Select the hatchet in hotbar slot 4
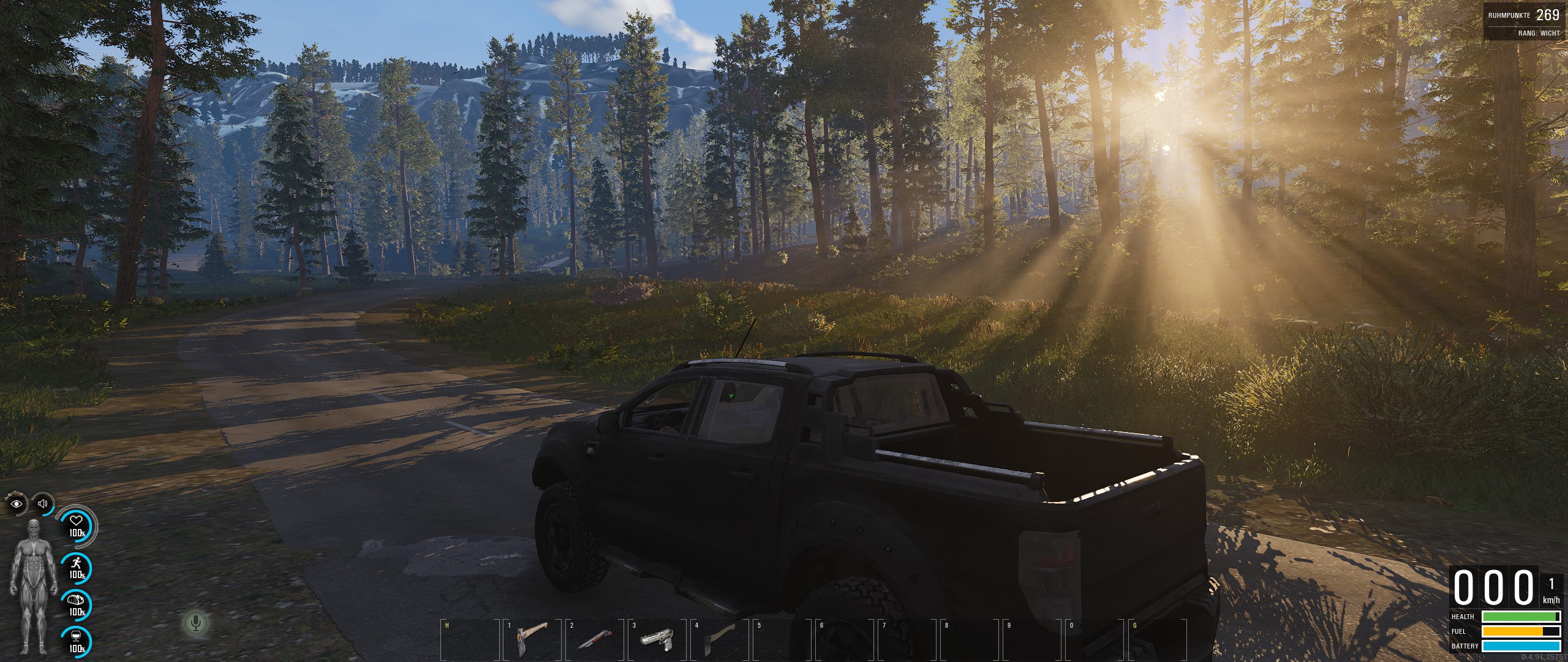The width and height of the screenshot is (1568, 662). (x=718, y=639)
